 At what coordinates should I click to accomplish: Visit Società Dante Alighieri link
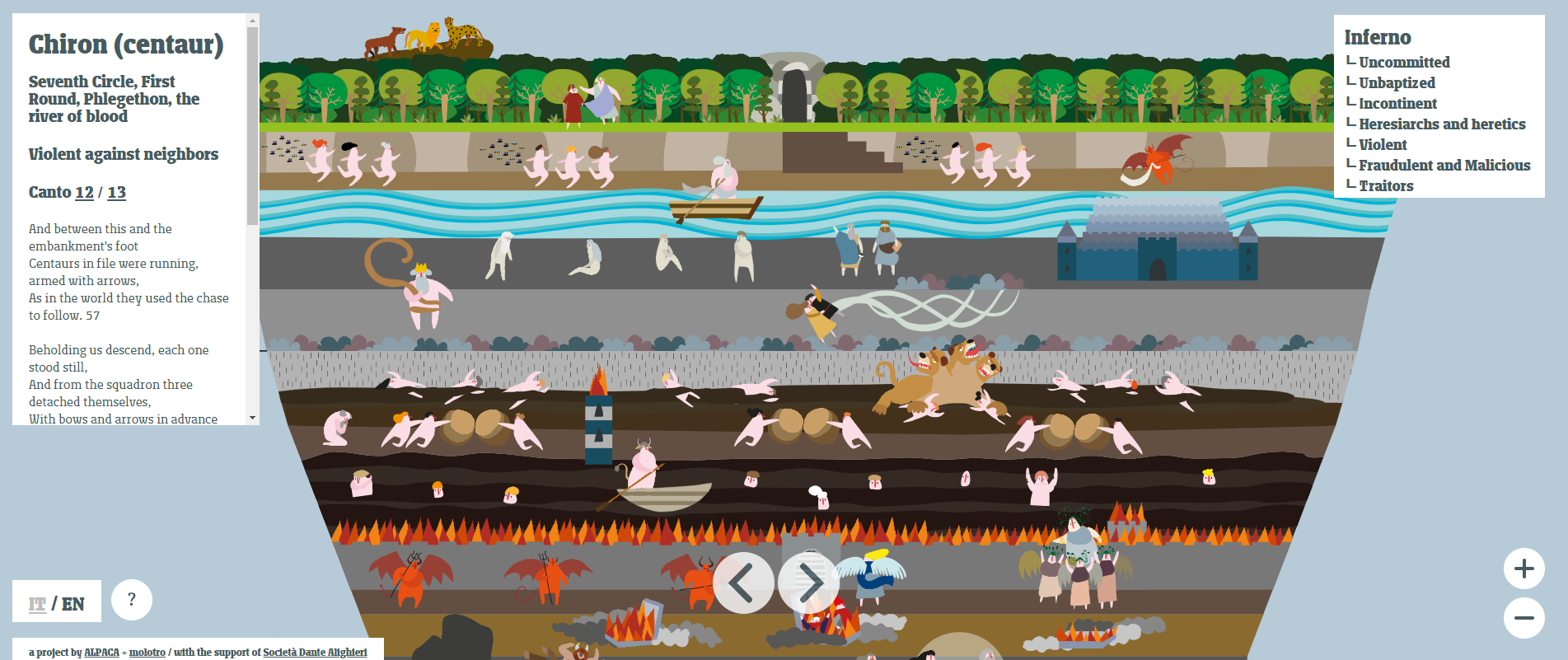point(315,653)
